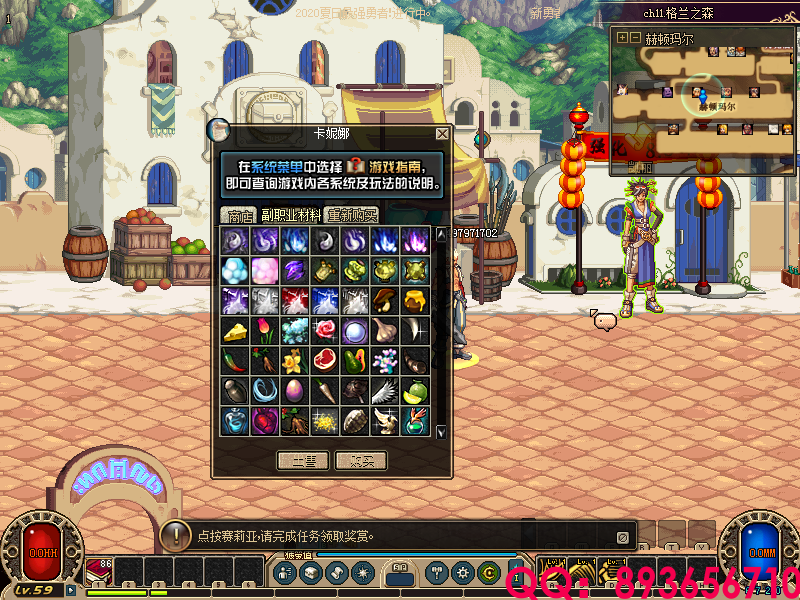Viewport: 800px width, 600px height.
Task: Pick the garlic bulb item
Action: point(384,330)
